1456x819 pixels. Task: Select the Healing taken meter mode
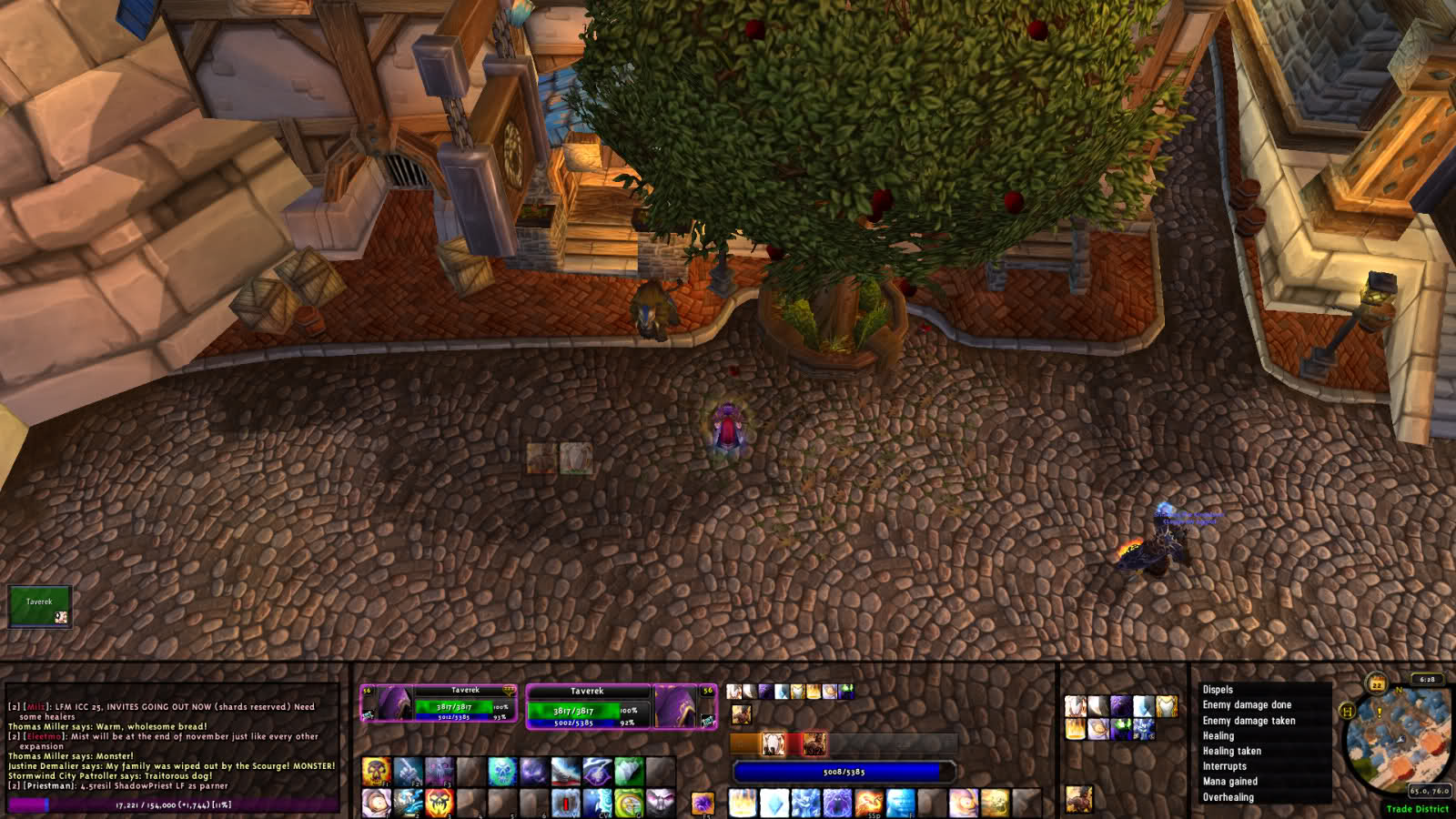[x=1231, y=752]
